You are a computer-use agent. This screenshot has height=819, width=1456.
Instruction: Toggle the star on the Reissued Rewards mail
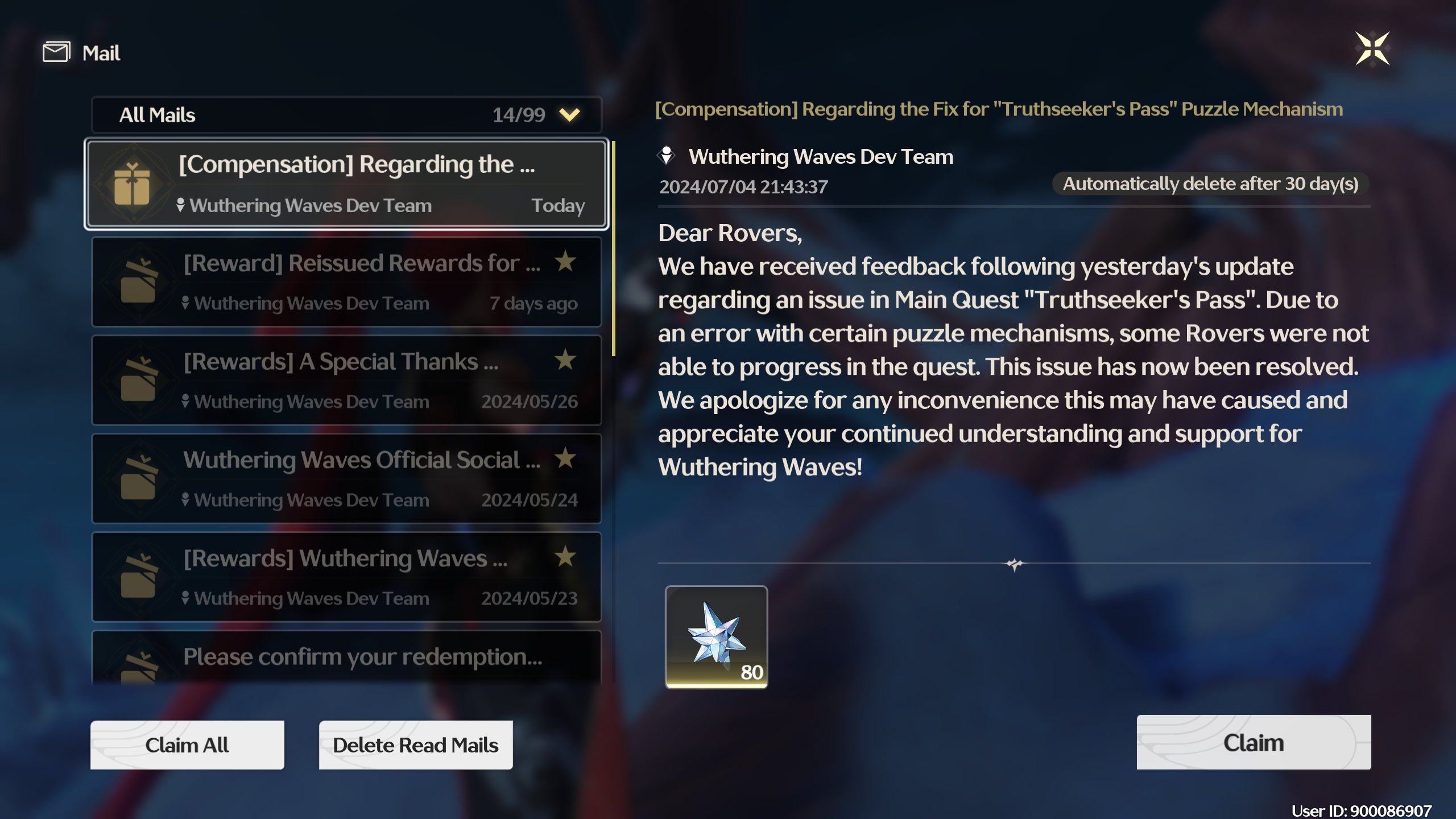[565, 262]
